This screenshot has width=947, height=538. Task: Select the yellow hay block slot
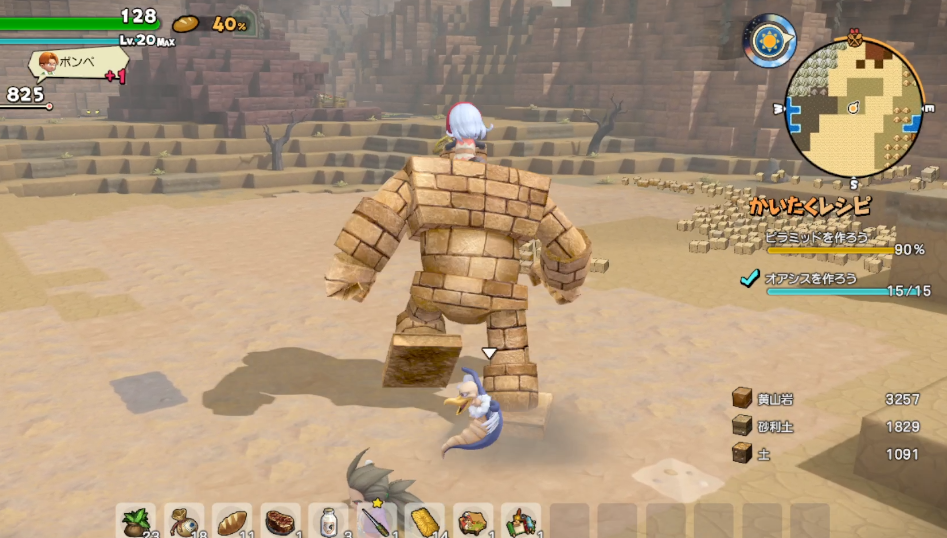[426, 521]
